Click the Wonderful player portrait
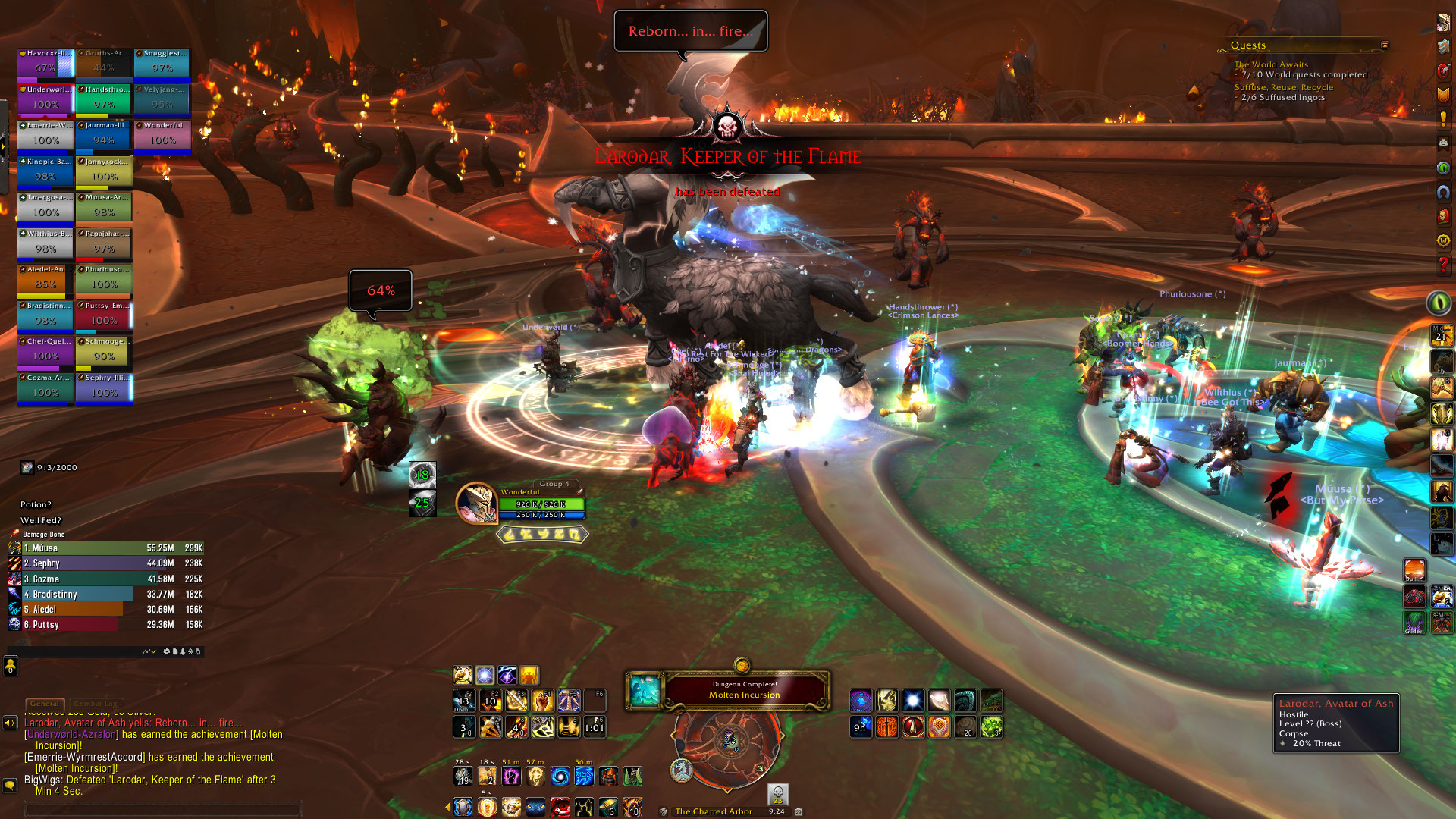This screenshot has height=819, width=1456. (x=476, y=503)
